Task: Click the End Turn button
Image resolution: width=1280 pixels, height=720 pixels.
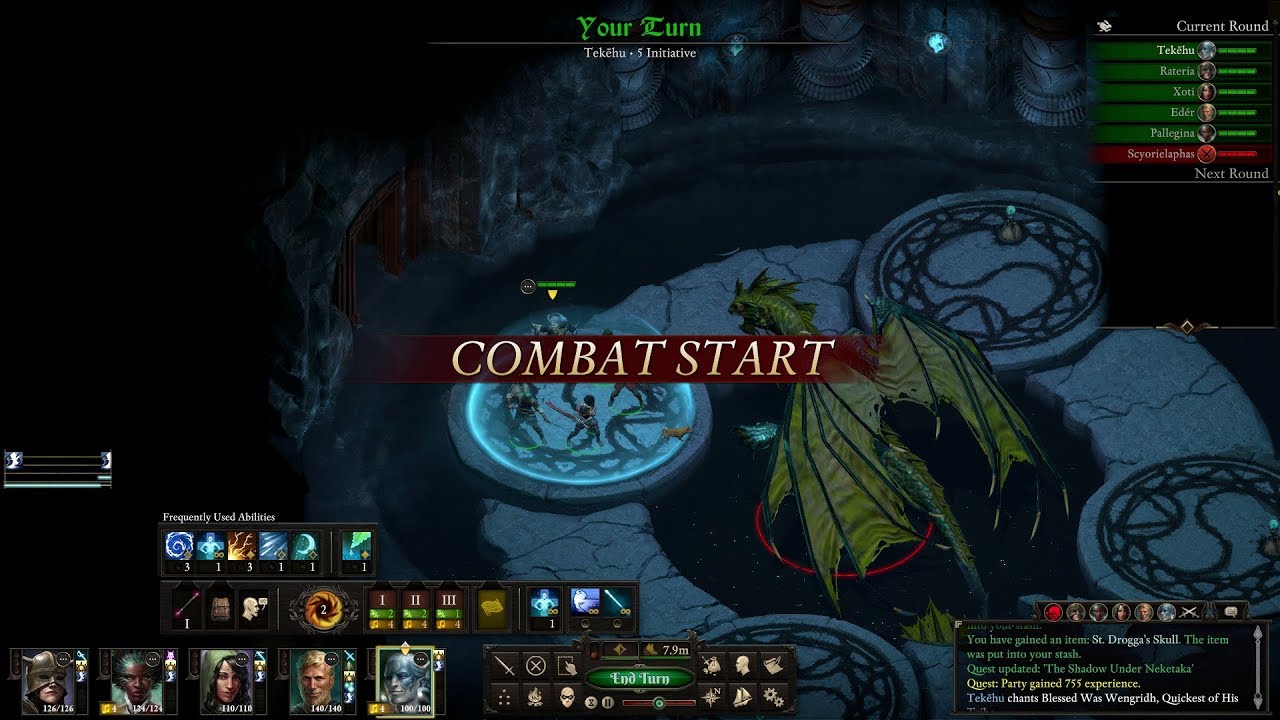Action: pos(640,677)
